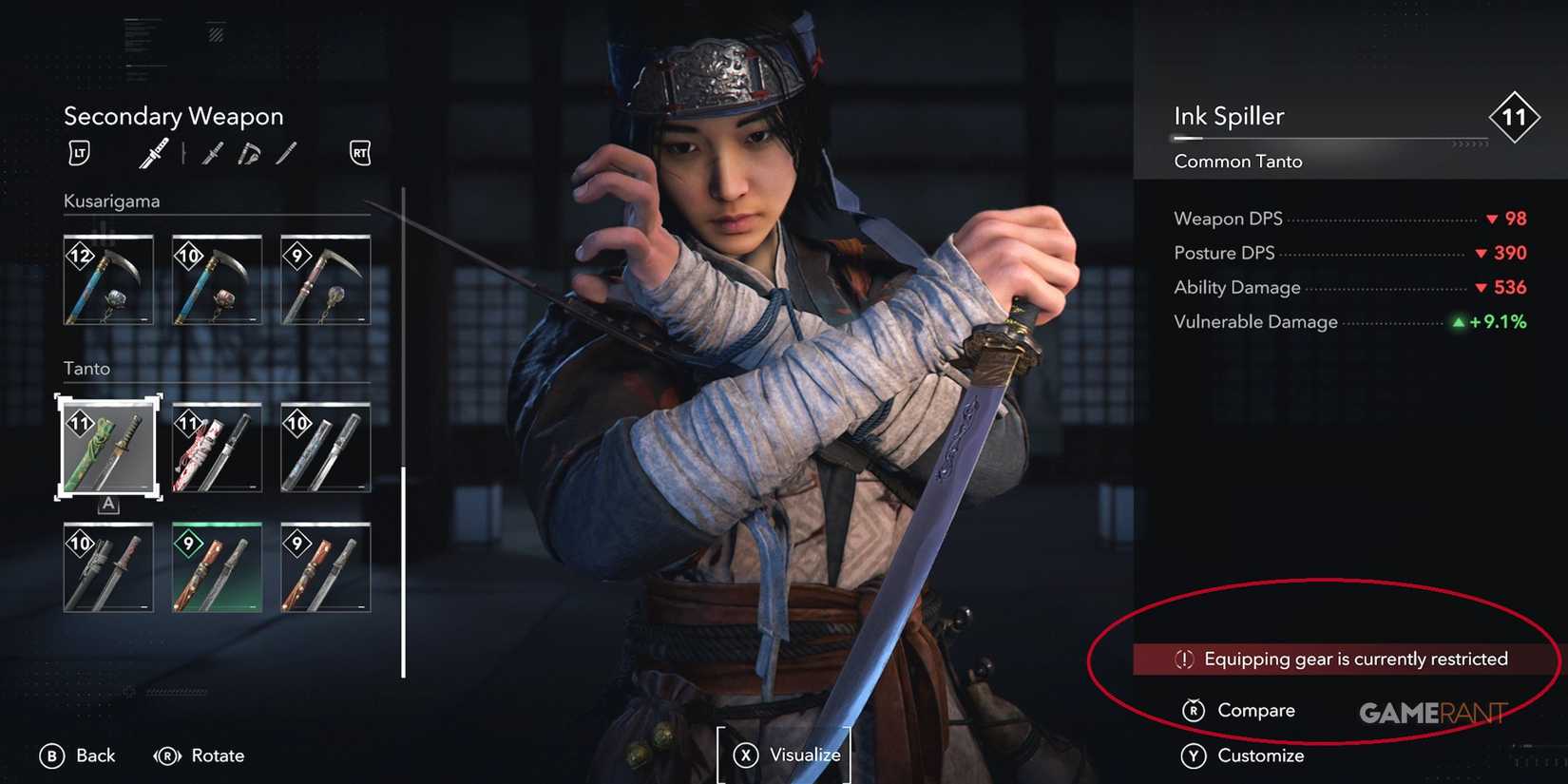Image resolution: width=1568 pixels, height=784 pixels.
Task: Toggle equip on the green level 9 tanto
Action: tap(216, 567)
